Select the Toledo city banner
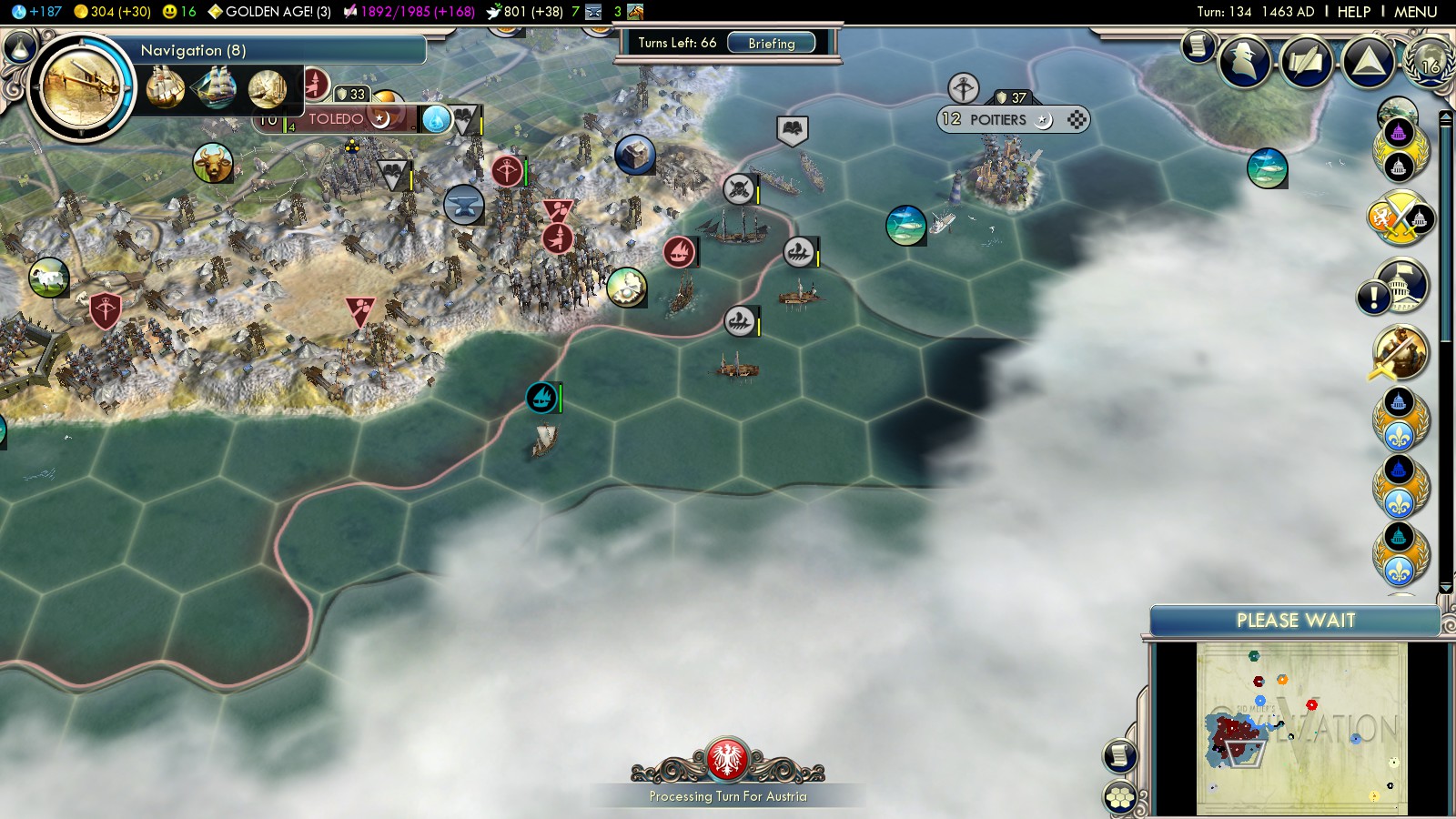The image size is (1456, 819). 337,119
